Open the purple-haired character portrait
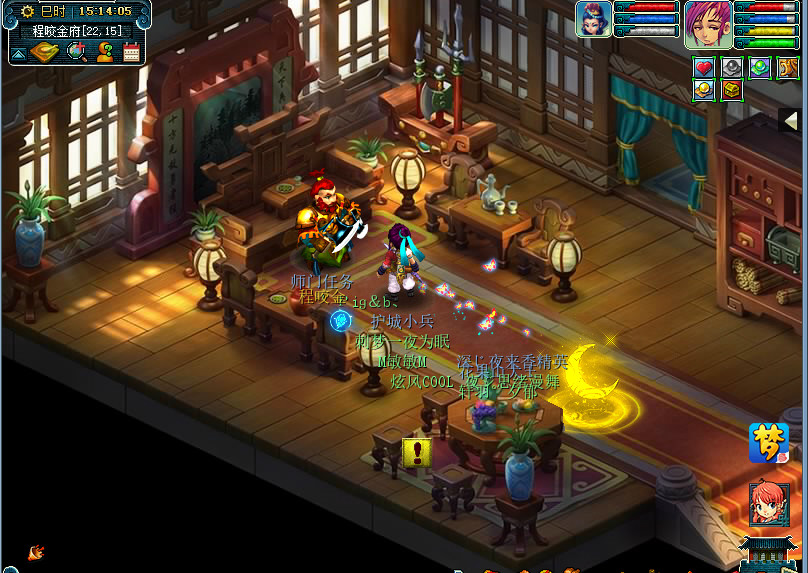 tap(708, 24)
